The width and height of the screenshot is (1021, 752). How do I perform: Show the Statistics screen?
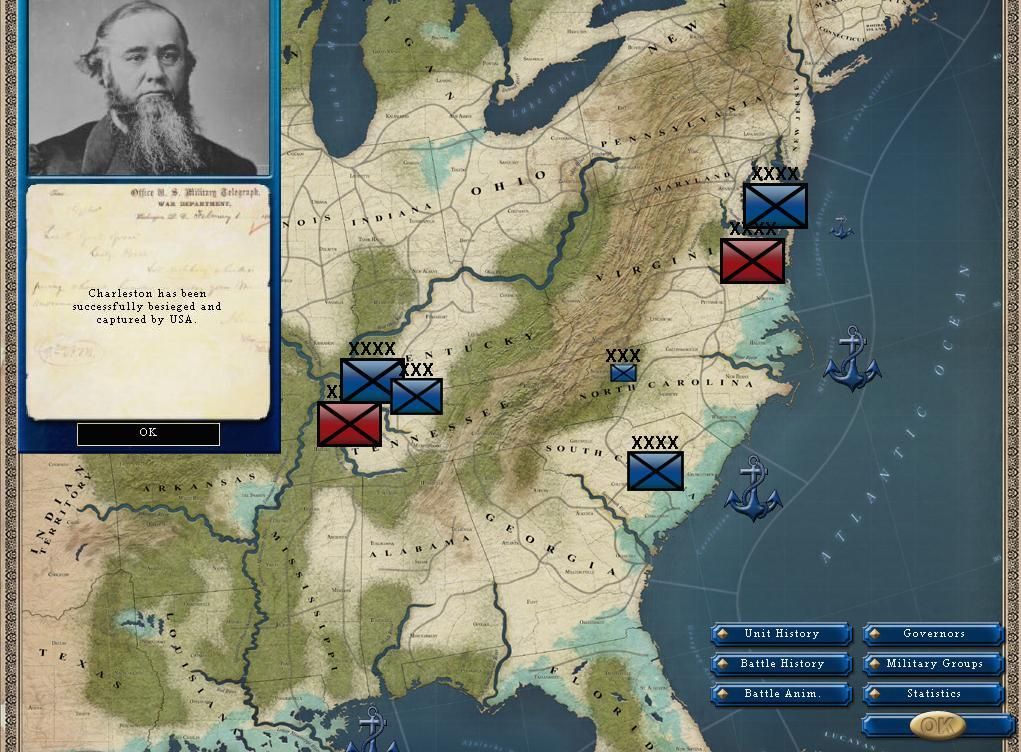(x=933, y=694)
